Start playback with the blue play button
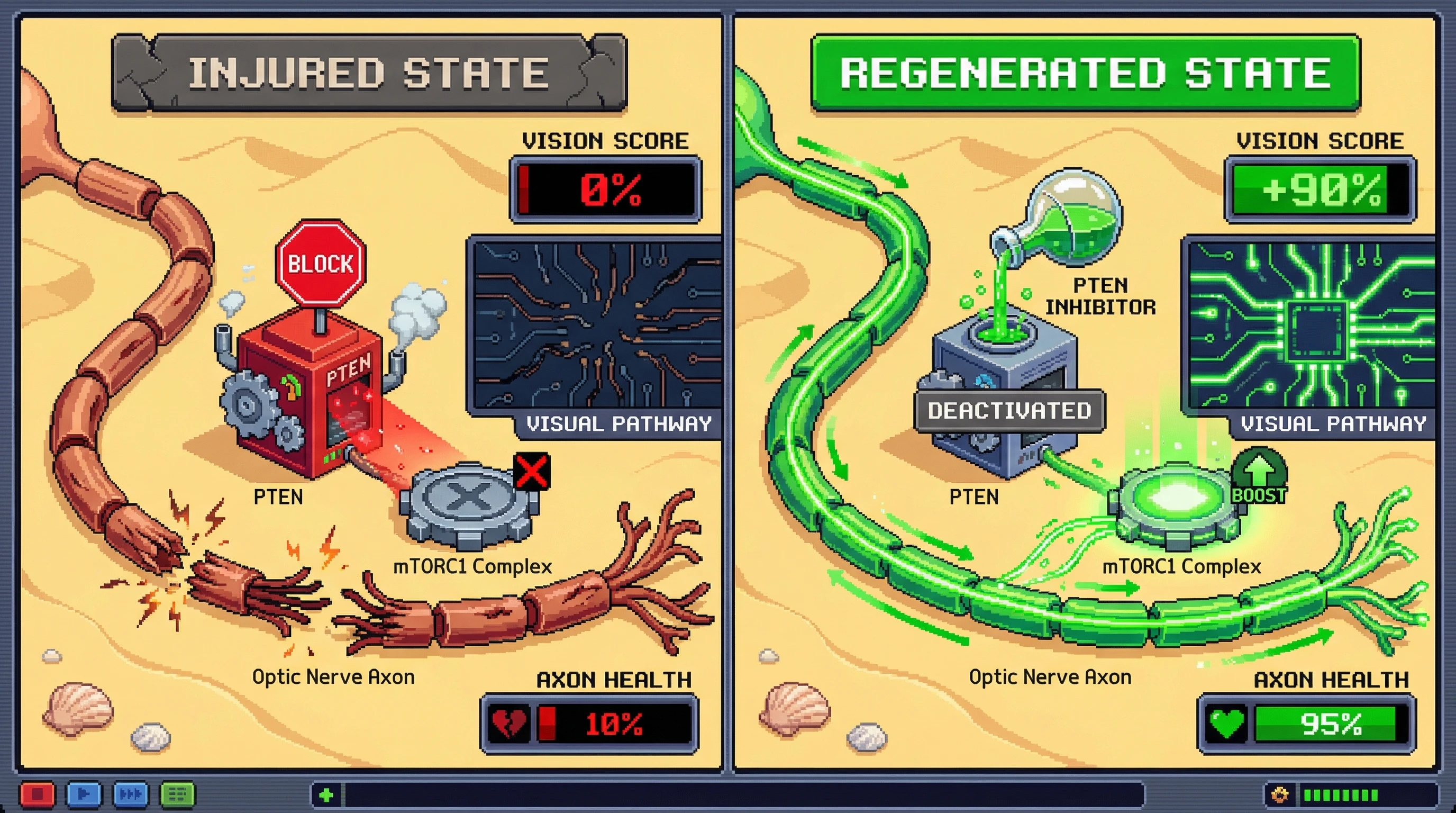The width and height of the screenshot is (1456, 813). (x=84, y=794)
